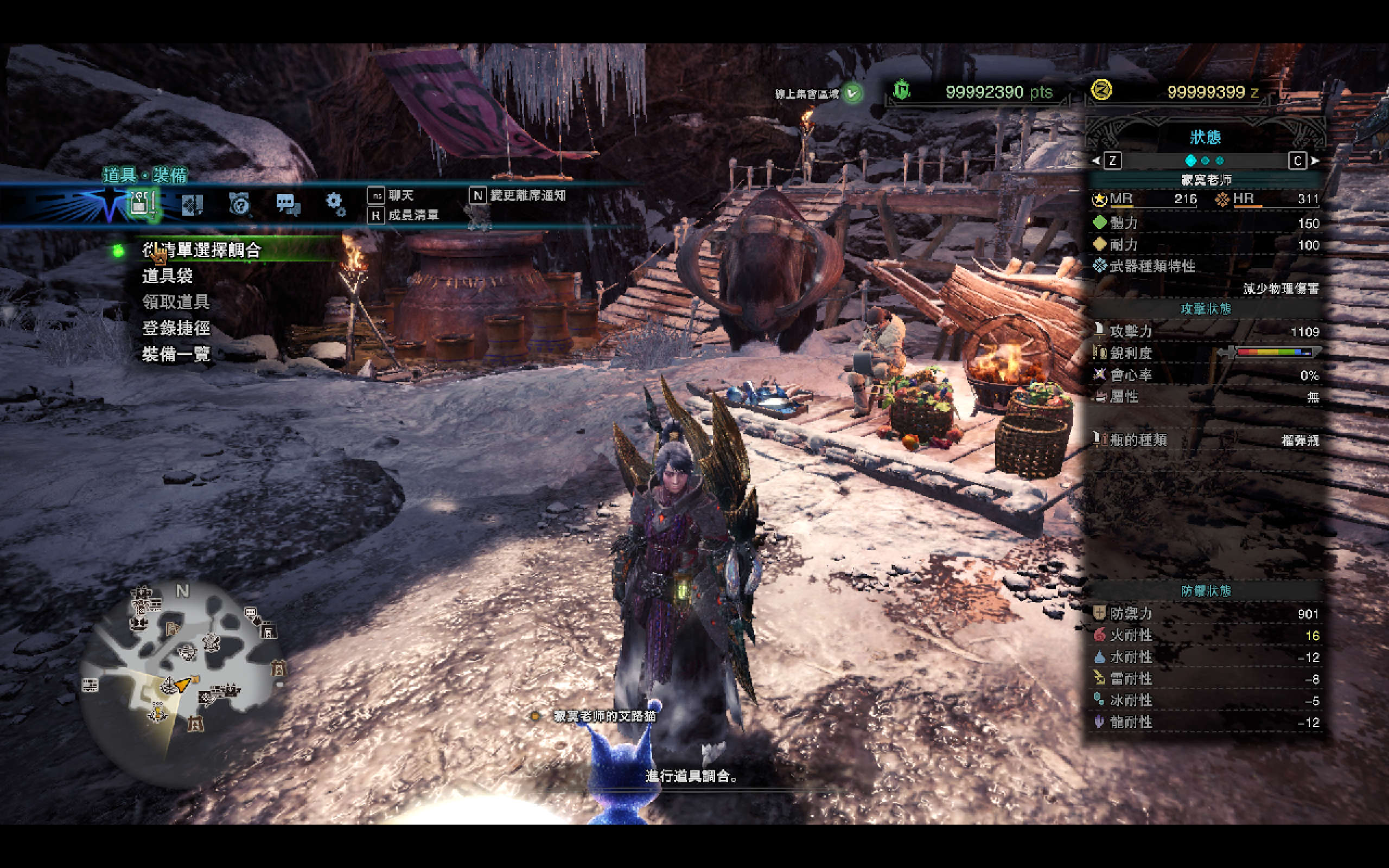This screenshot has width=1389, height=868.
Task: Open the info tab with question mark
Action: pyautogui.click(x=239, y=204)
